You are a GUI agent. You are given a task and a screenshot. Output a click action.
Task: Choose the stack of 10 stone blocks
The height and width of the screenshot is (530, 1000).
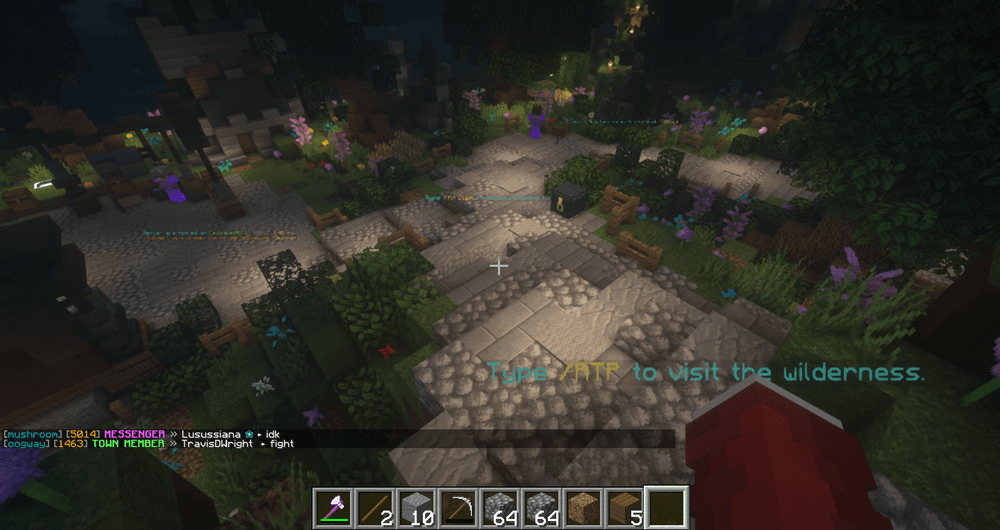(x=418, y=508)
